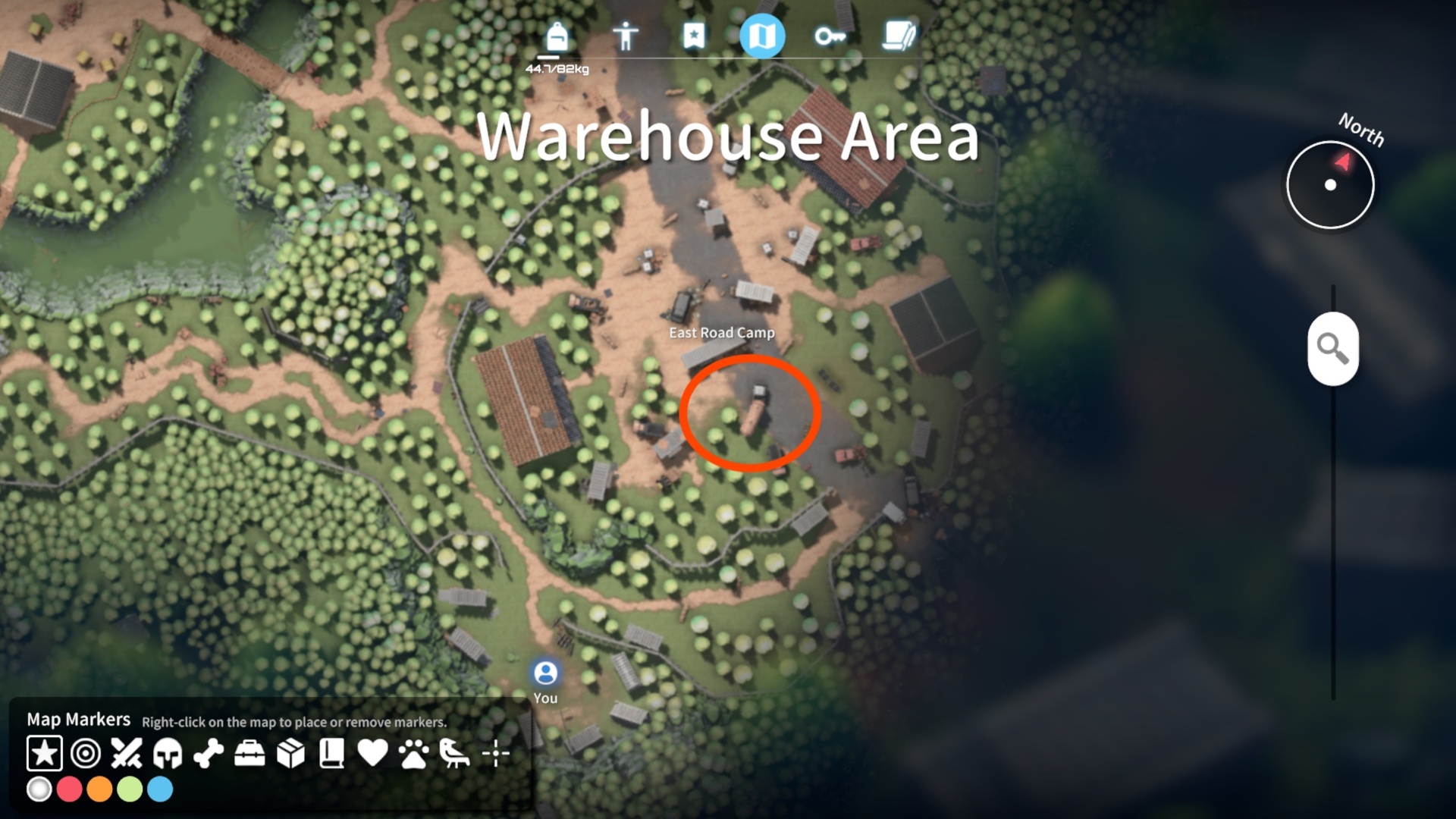This screenshot has width=1456, height=819.
Task: Click the You player marker
Action: pyautogui.click(x=545, y=672)
